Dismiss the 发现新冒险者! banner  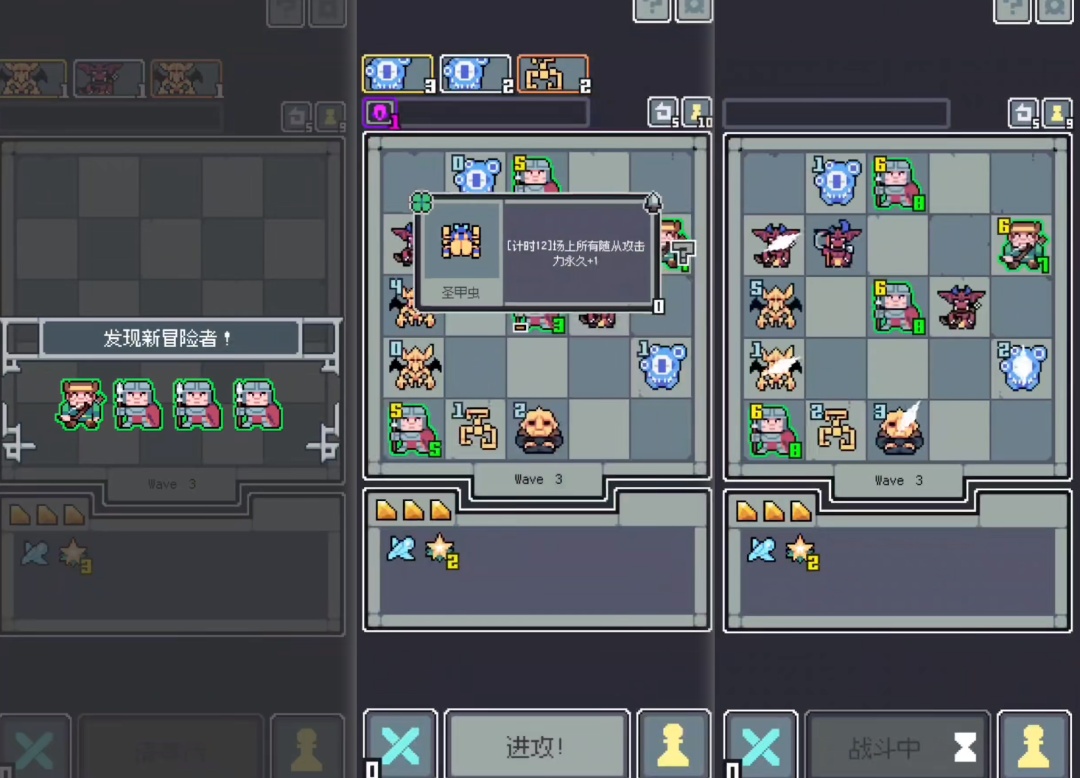(x=170, y=339)
